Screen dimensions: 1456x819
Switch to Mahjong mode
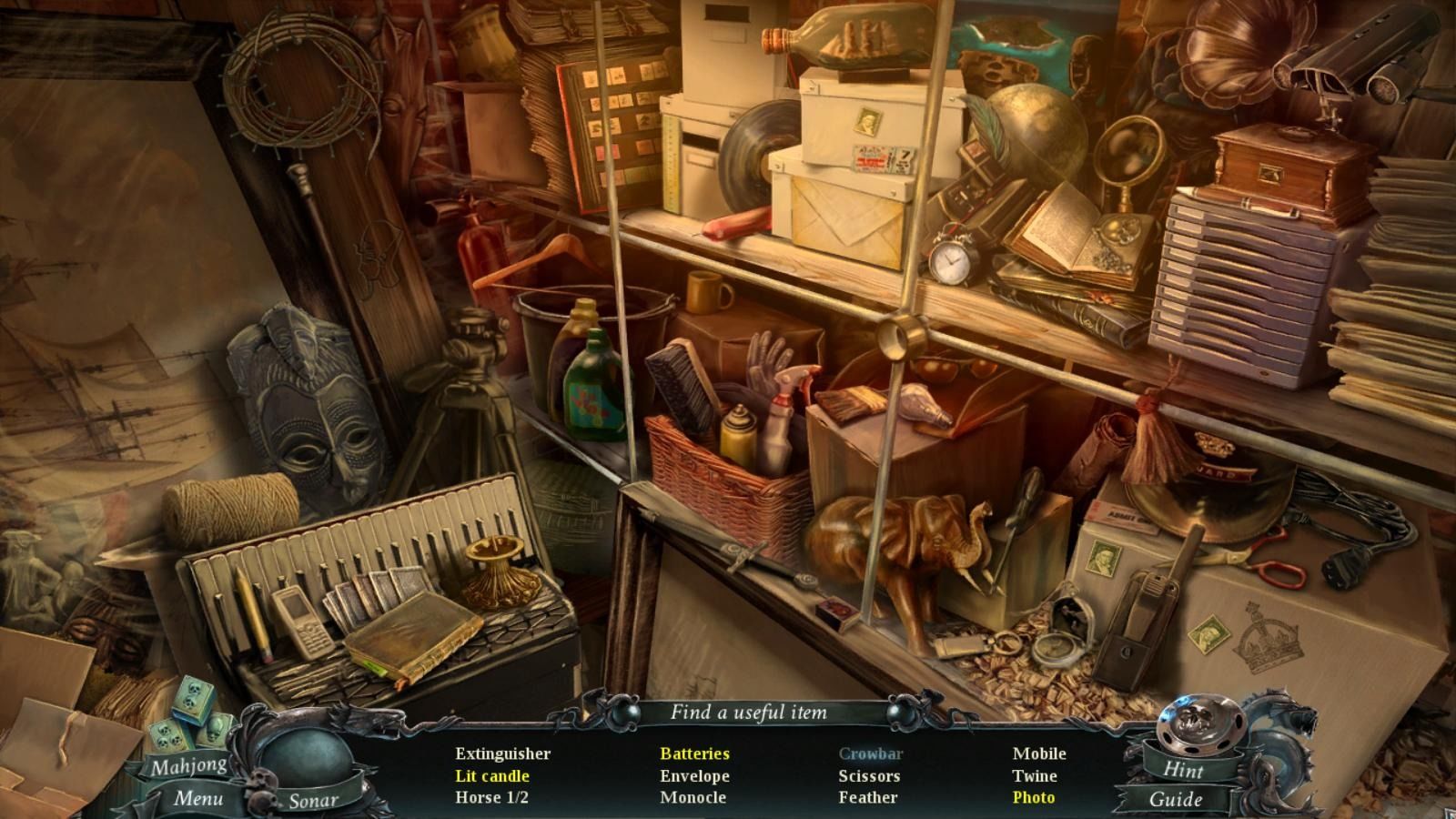(189, 766)
